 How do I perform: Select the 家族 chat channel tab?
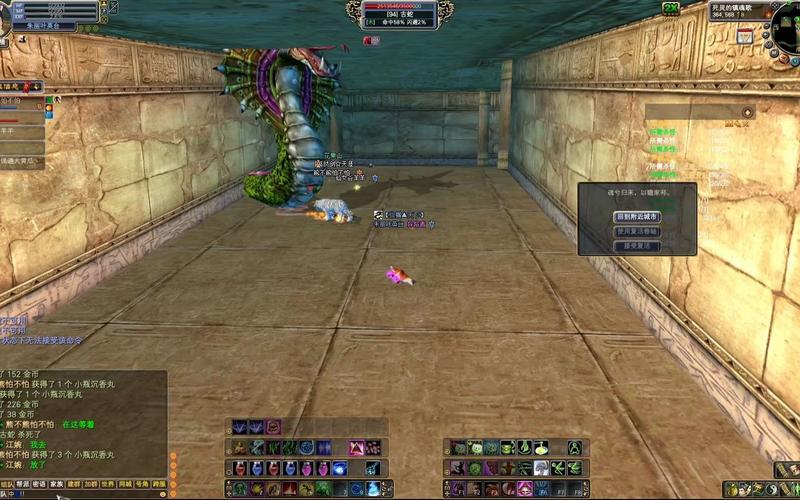pyautogui.click(x=57, y=483)
